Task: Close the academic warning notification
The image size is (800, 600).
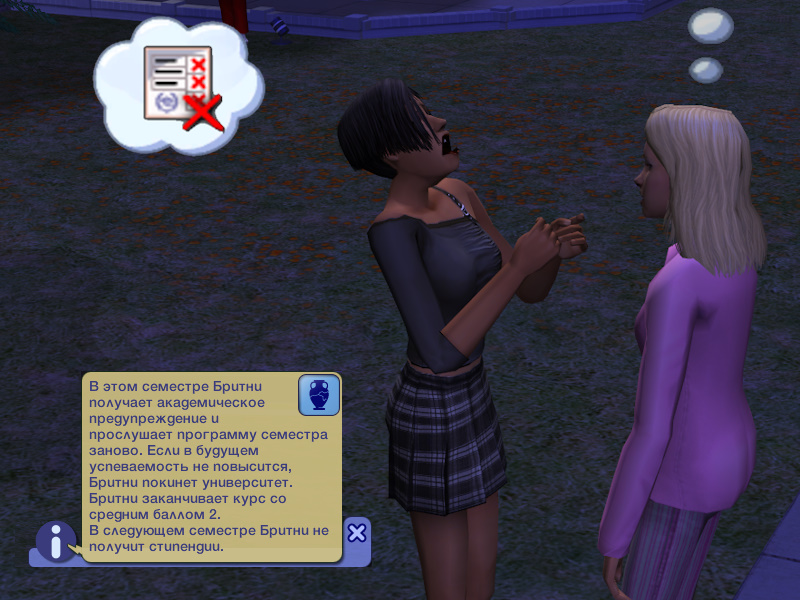Action: [357, 532]
